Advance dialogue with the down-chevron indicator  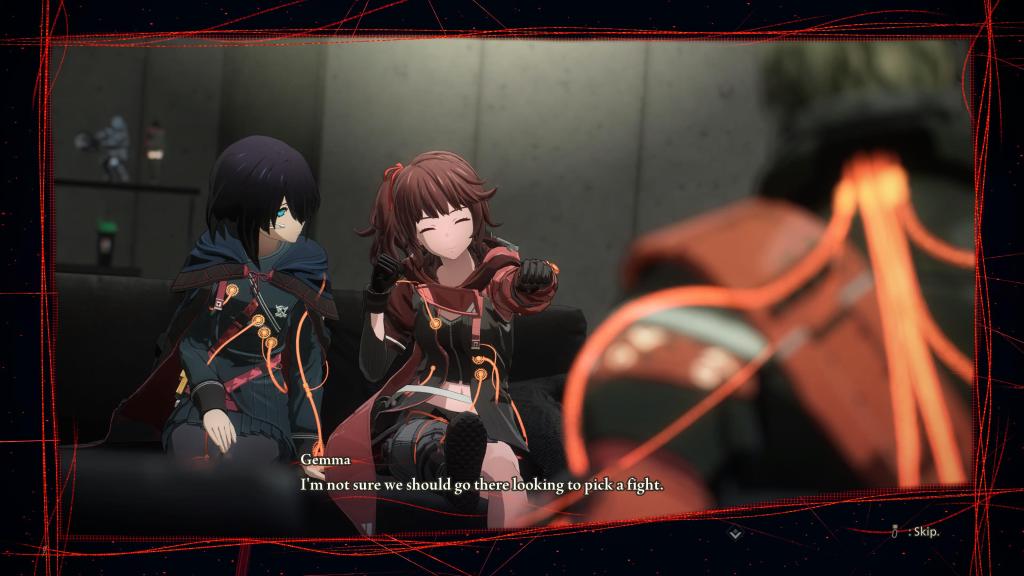click(x=736, y=533)
